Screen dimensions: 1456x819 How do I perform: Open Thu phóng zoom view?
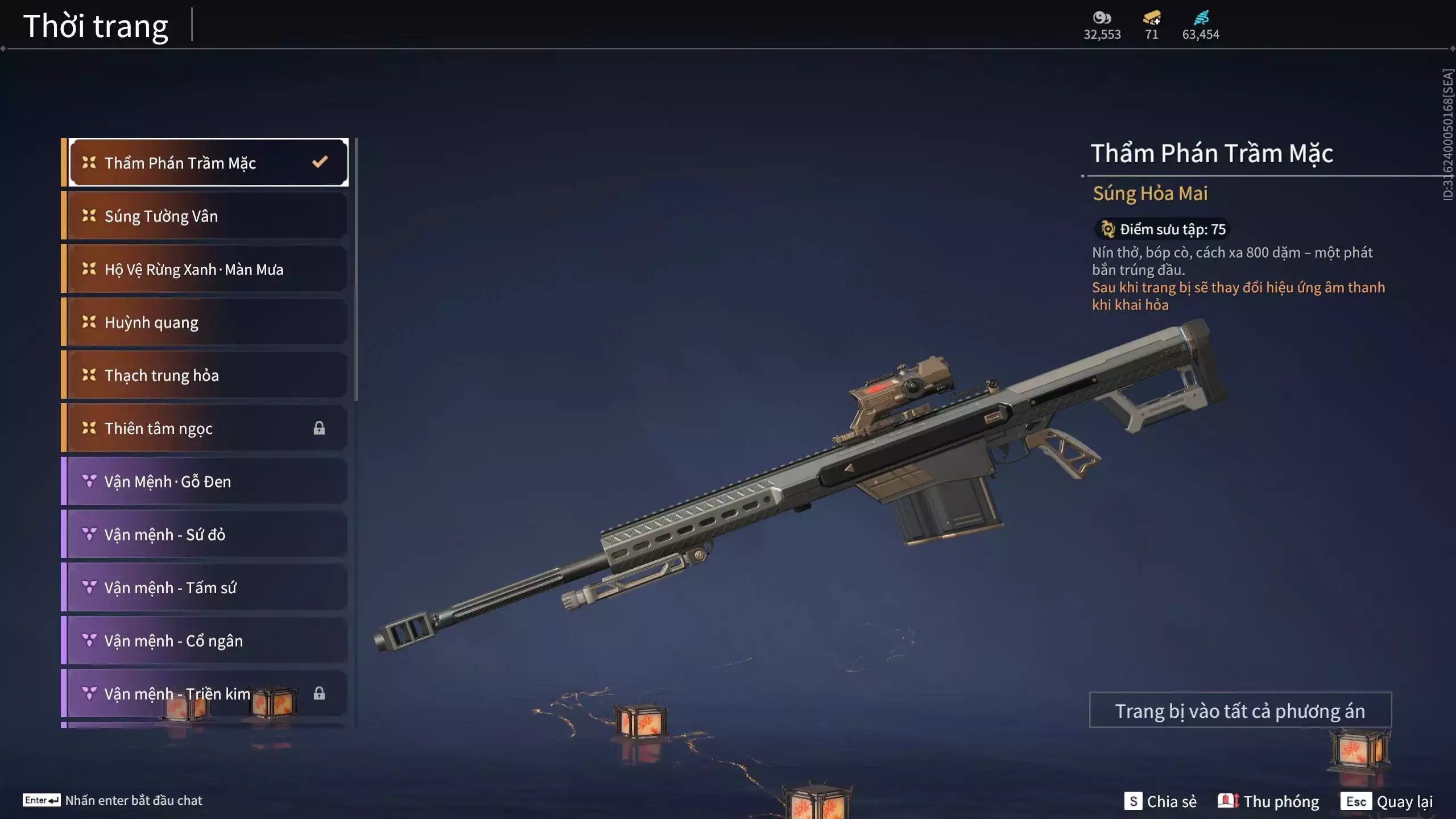pos(1268,801)
